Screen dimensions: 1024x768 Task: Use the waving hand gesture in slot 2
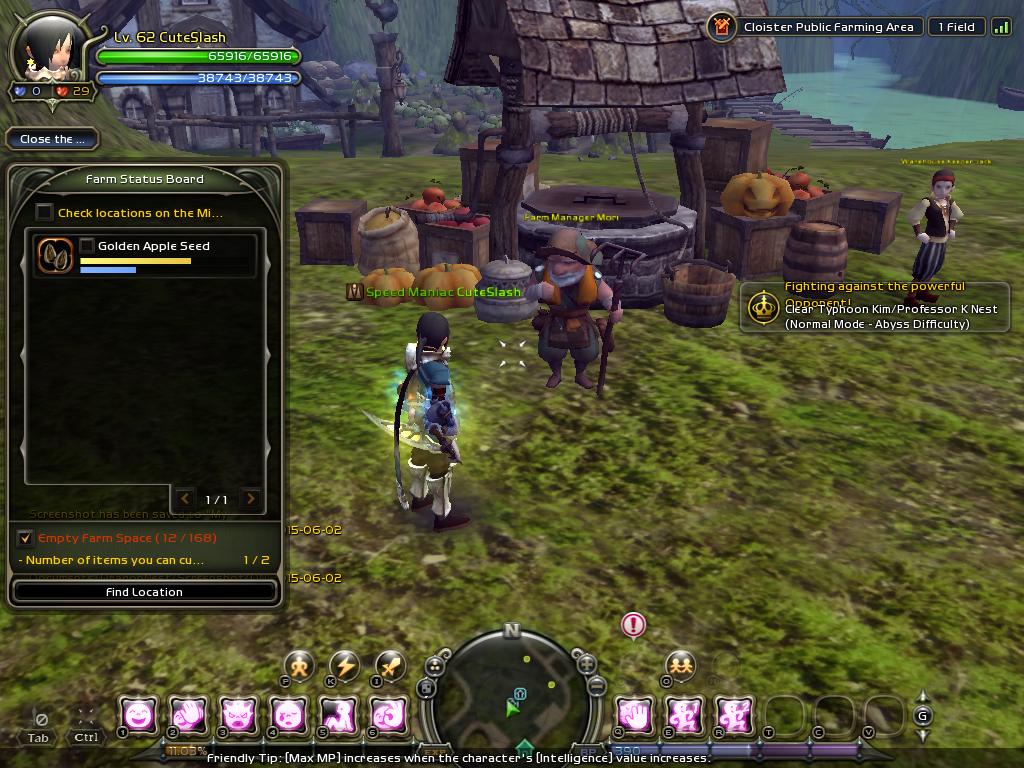pyautogui.click(x=189, y=714)
